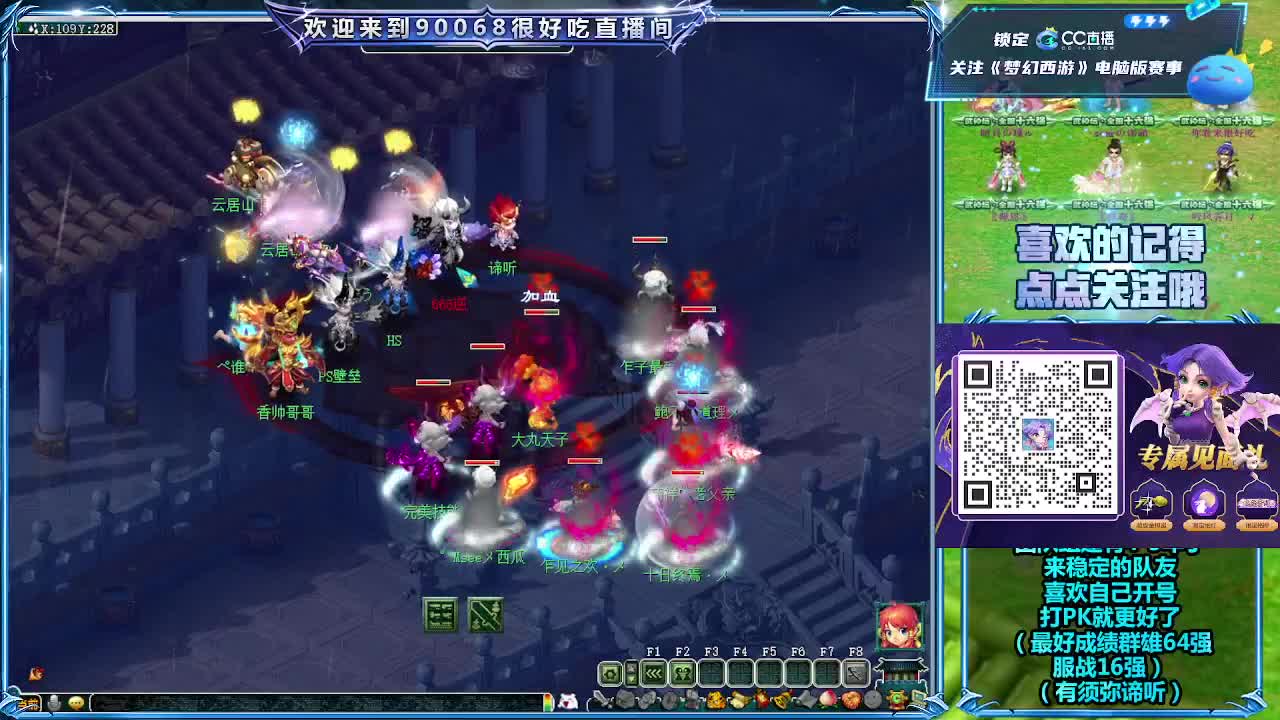Click the golden treasure chest icon in the item bar

(x=716, y=700)
